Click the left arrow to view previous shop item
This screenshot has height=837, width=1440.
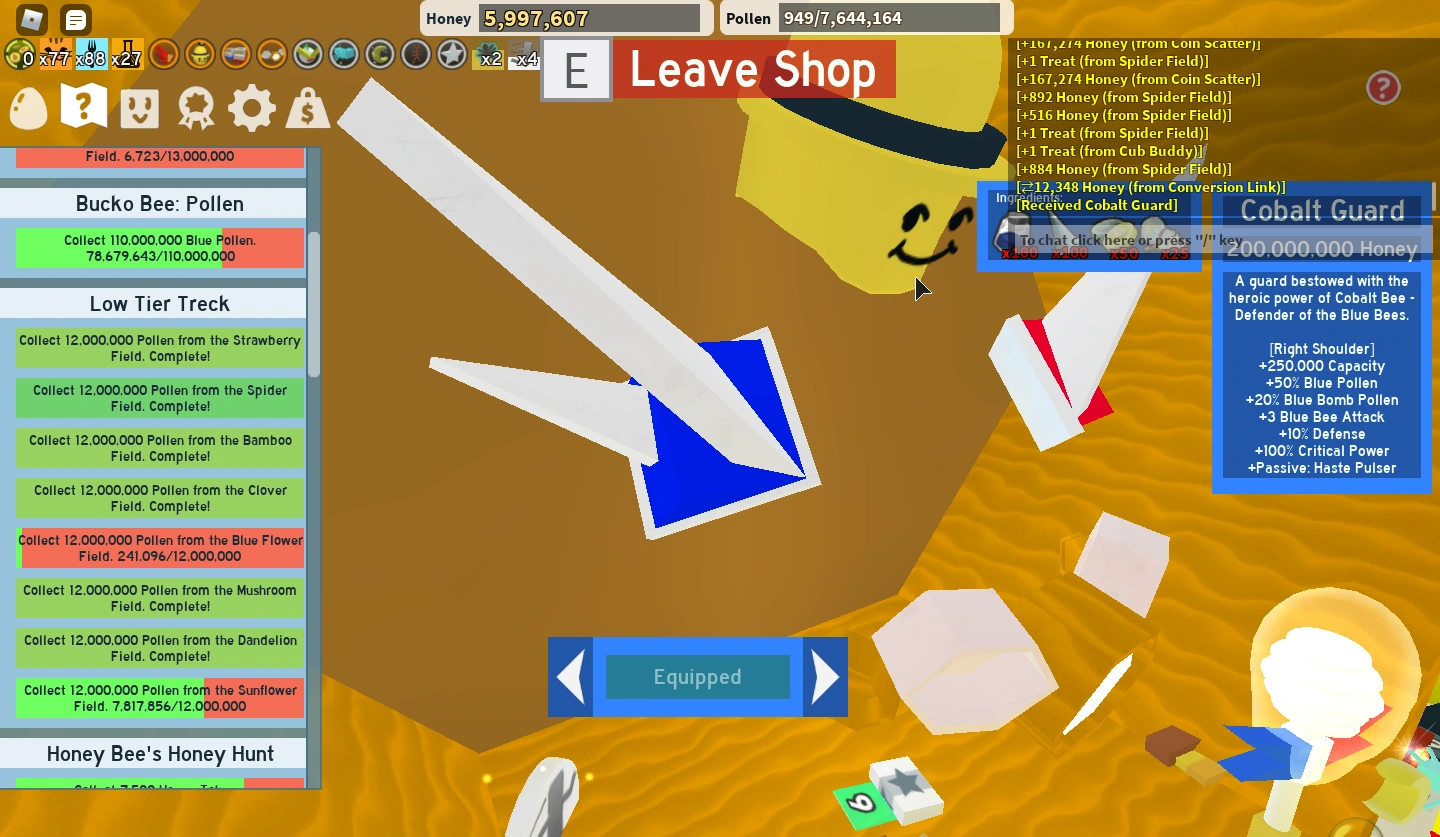pyautogui.click(x=569, y=677)
